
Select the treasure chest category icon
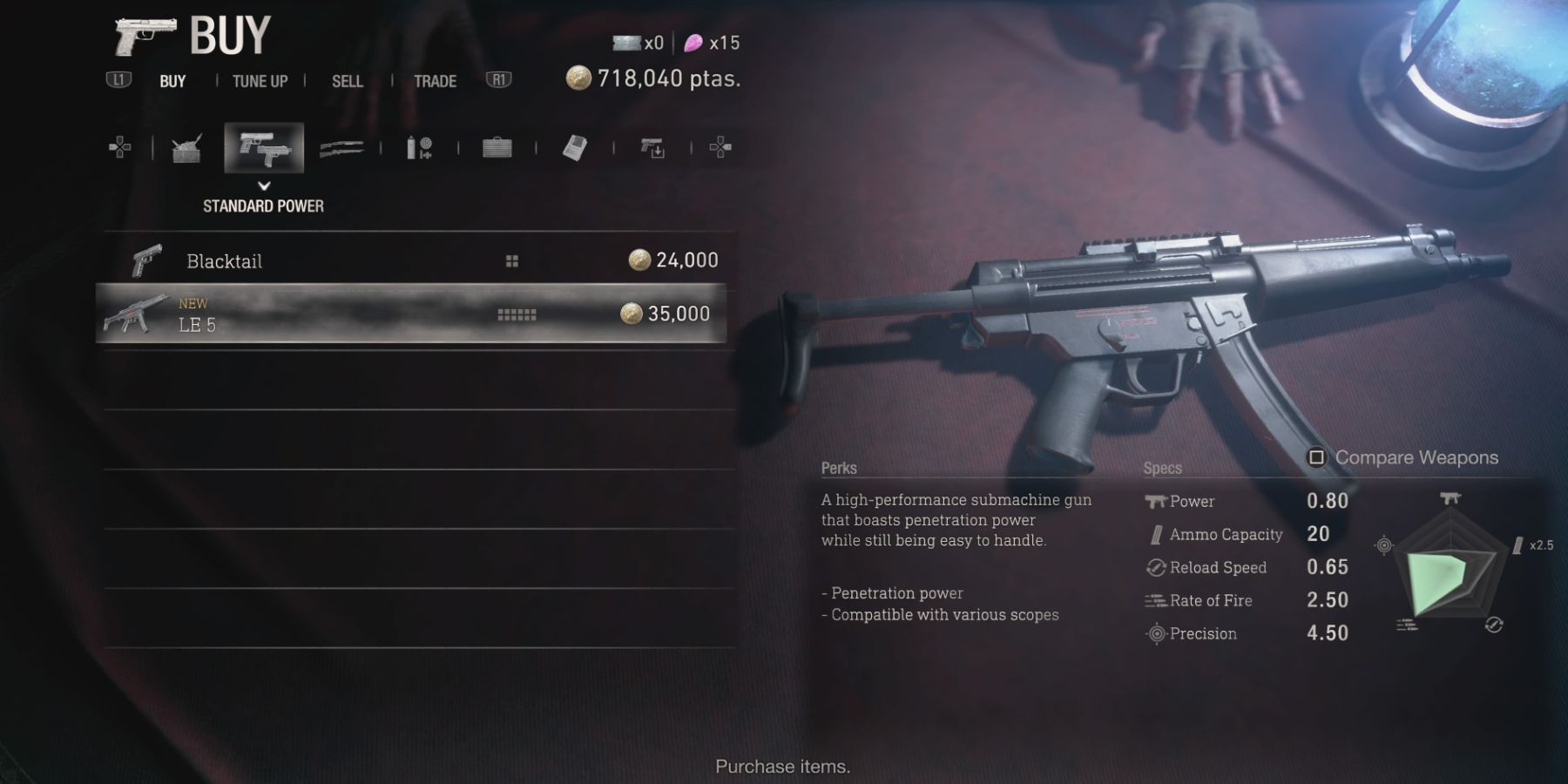[186, 148]
